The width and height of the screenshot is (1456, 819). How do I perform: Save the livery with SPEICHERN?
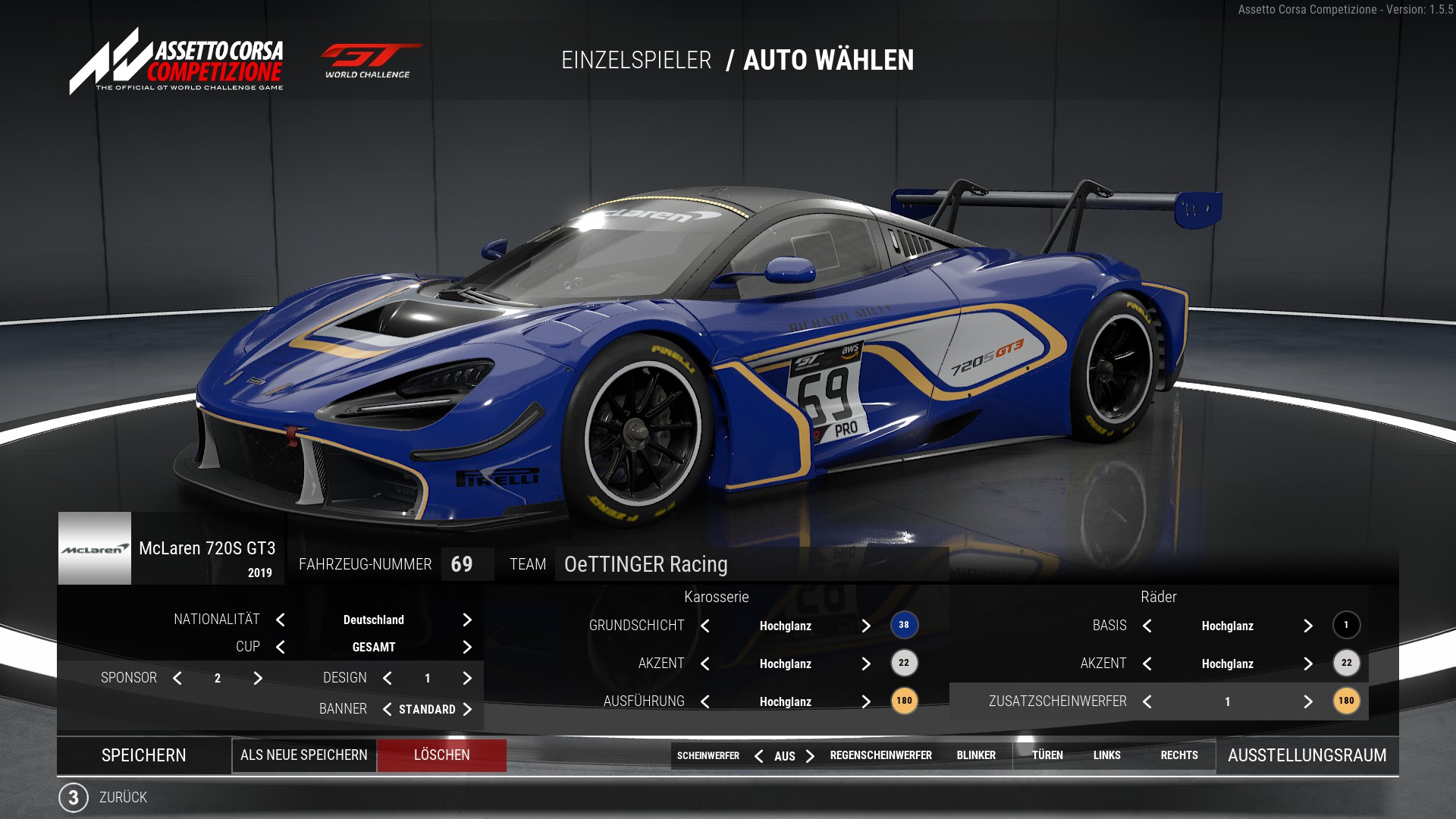pos(143,755)
